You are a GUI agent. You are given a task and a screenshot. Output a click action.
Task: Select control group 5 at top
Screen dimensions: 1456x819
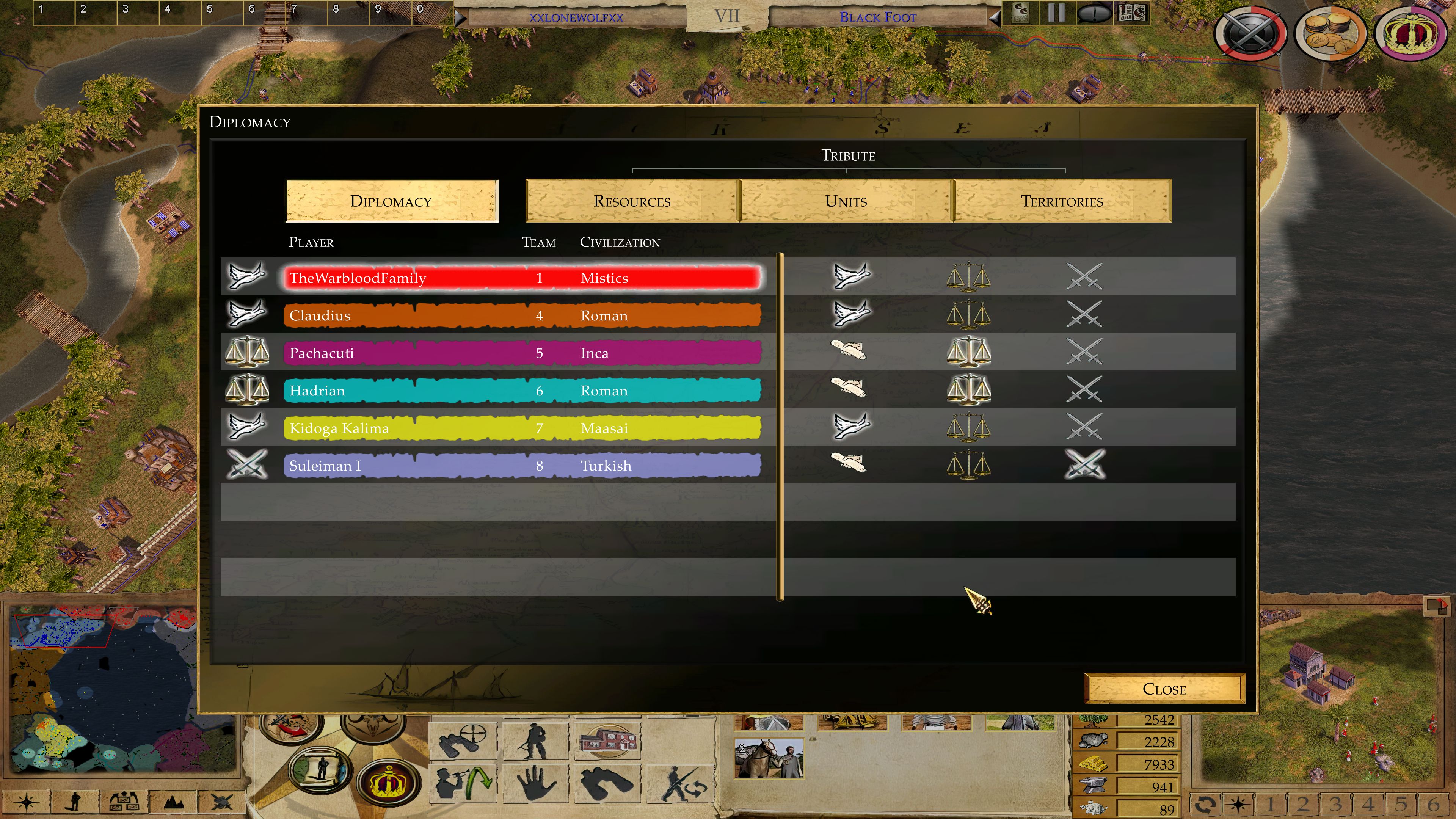click(x=221, y=11)
